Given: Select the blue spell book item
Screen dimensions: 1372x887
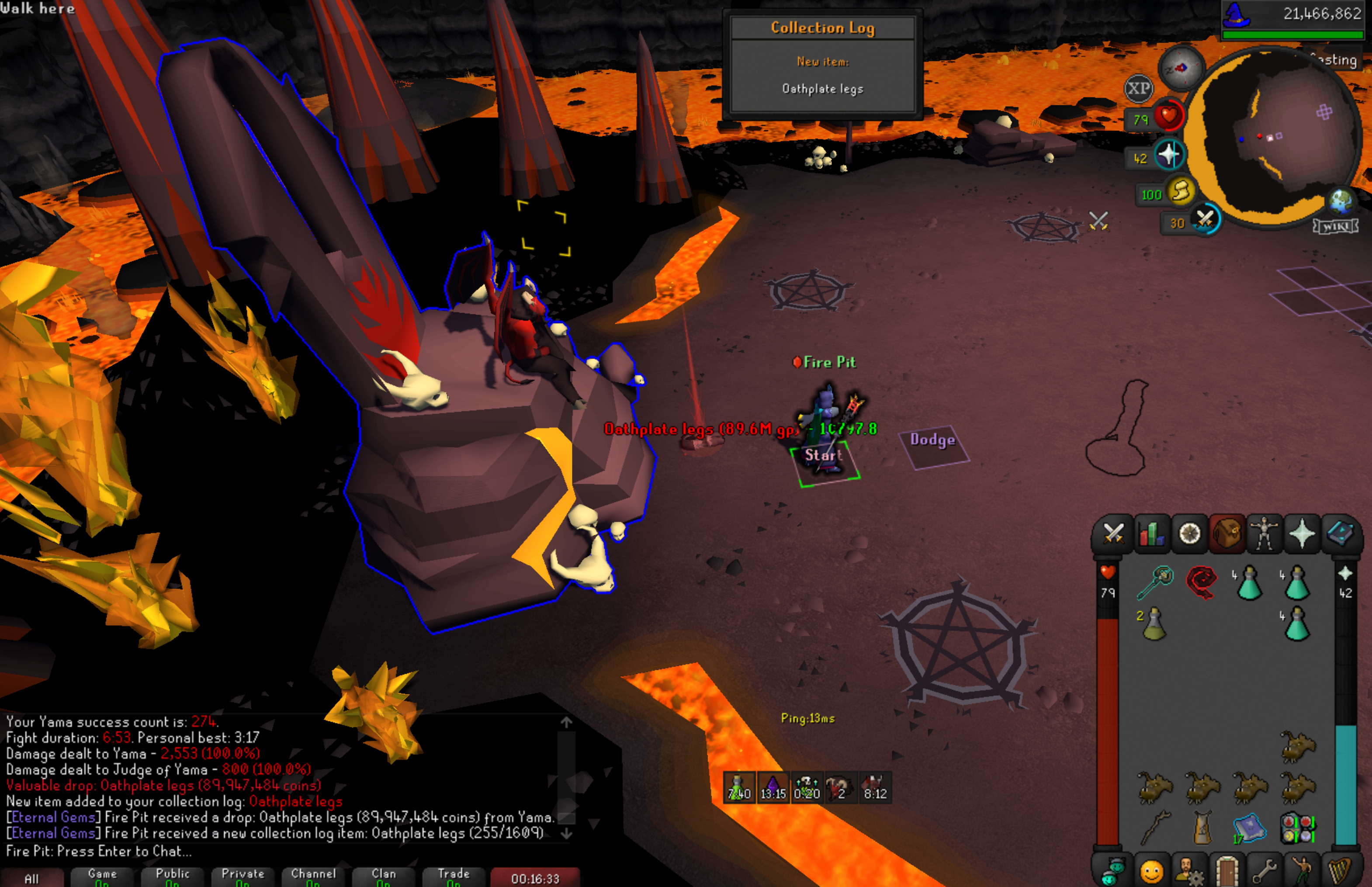Looking at the screenshot, I should [x=1249, y=828].
